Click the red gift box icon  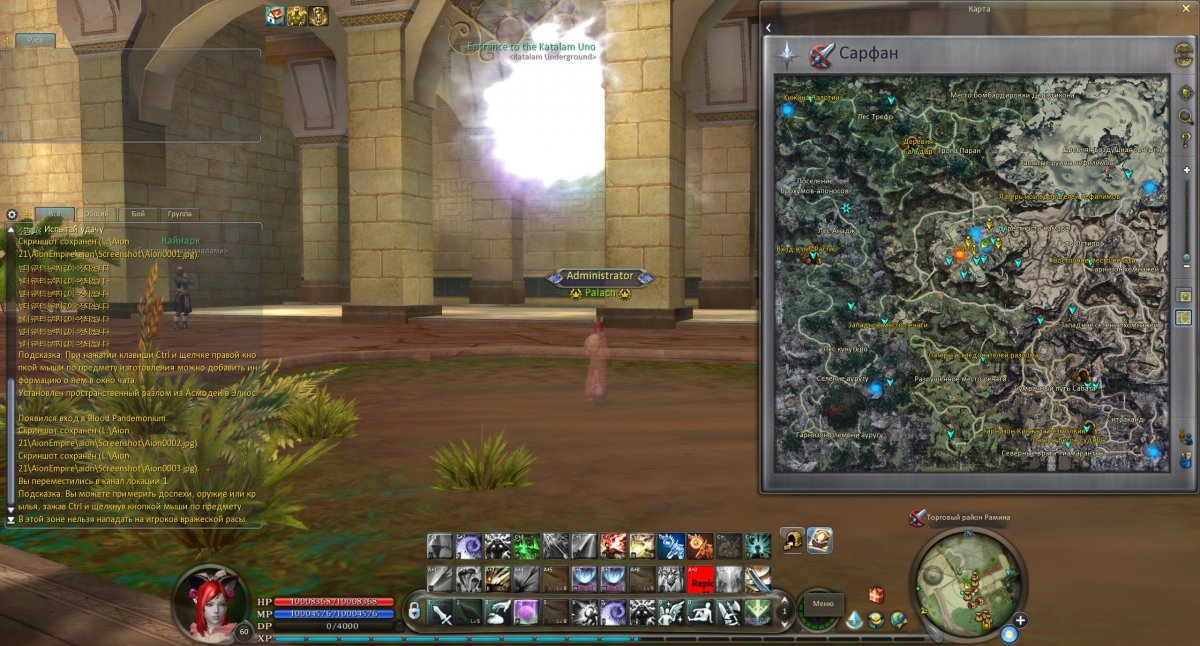pyautogui.click(x=876, y=596)
